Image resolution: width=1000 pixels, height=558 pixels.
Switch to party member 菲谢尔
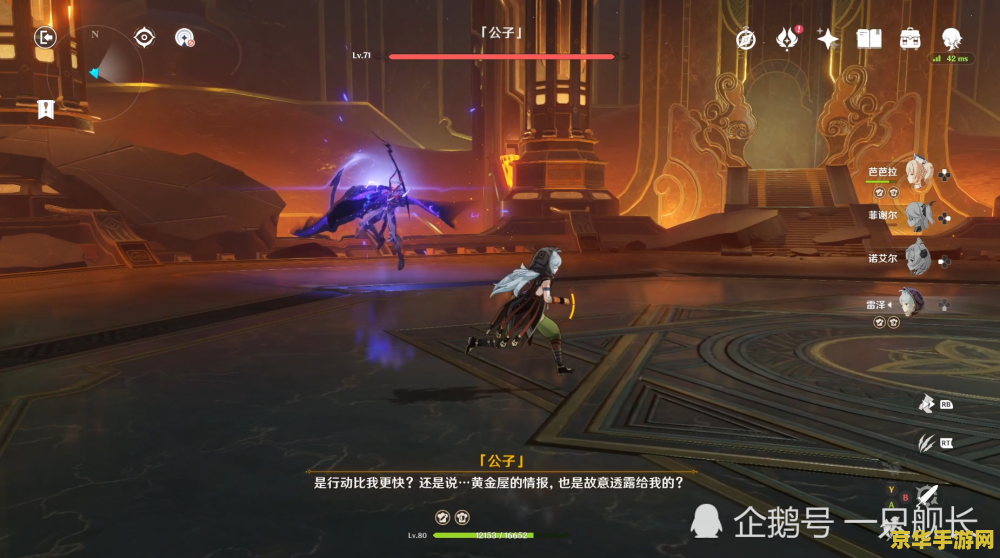pos(918,214)
